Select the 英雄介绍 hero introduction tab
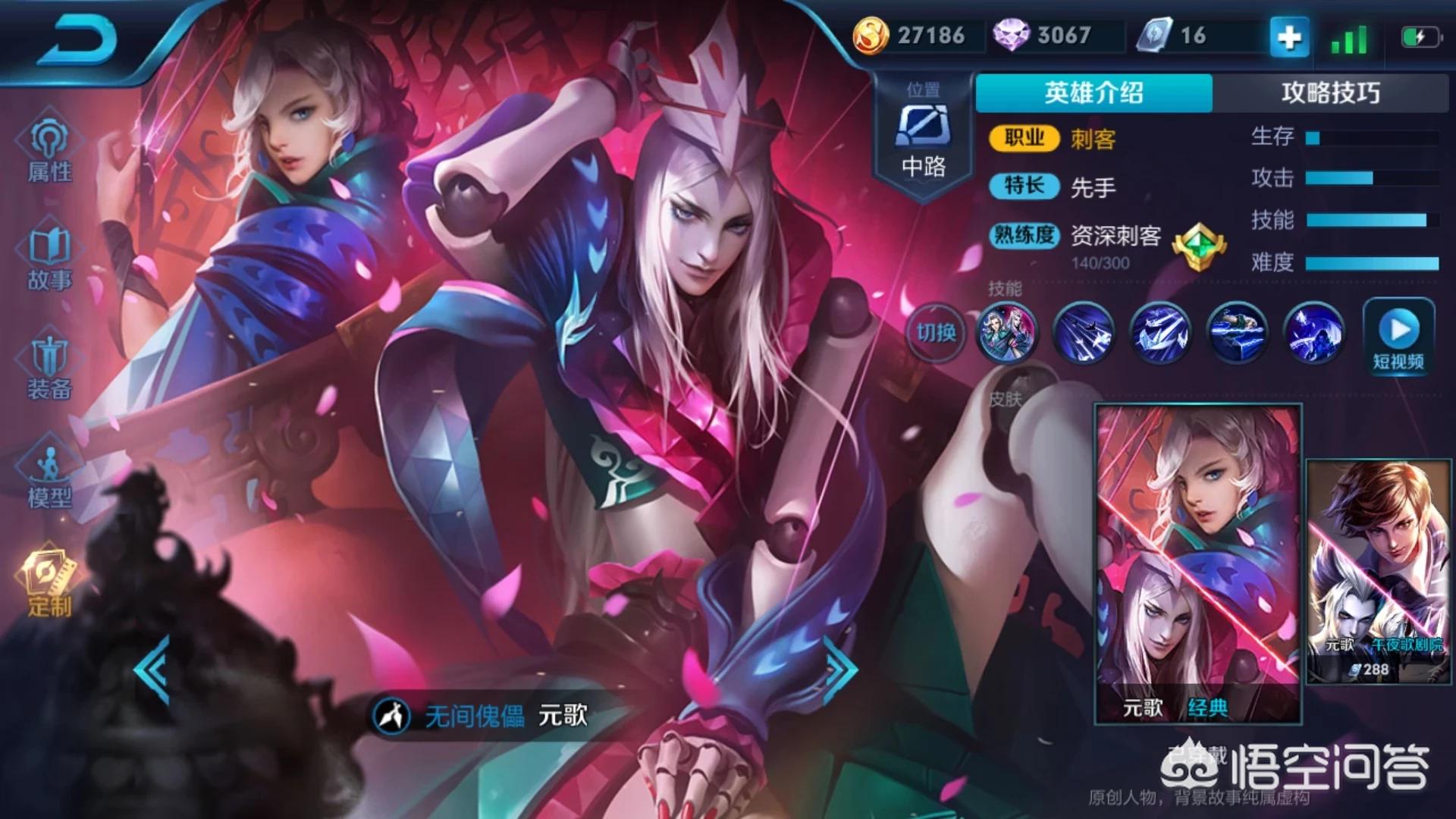This screenshot has height=819, width=1456. tap(1094, 93)
